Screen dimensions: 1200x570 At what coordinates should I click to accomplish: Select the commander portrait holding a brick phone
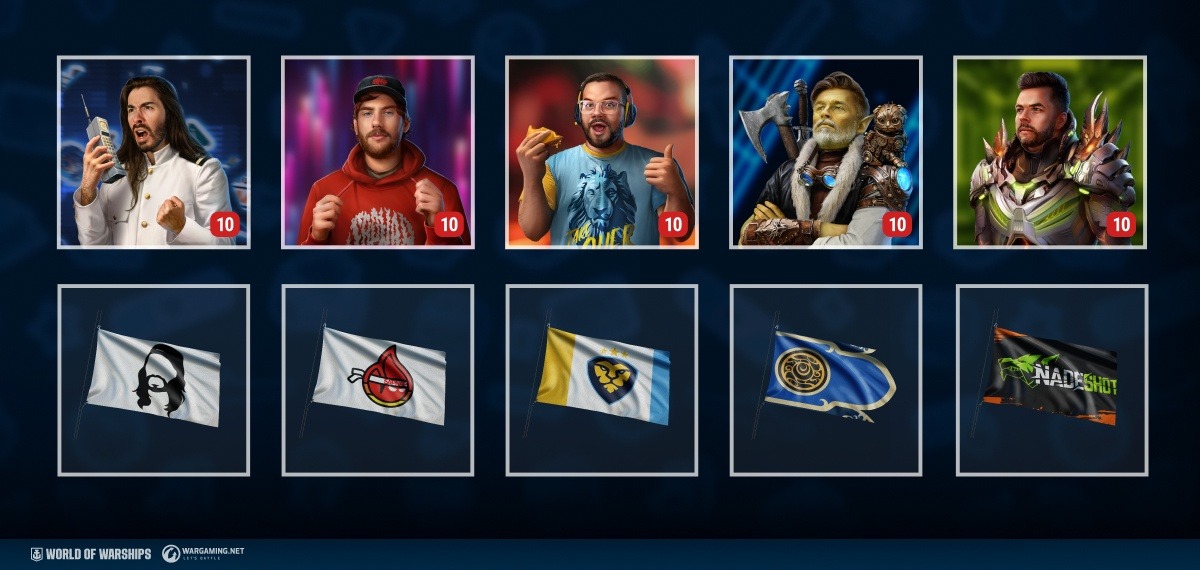(154, 152)
